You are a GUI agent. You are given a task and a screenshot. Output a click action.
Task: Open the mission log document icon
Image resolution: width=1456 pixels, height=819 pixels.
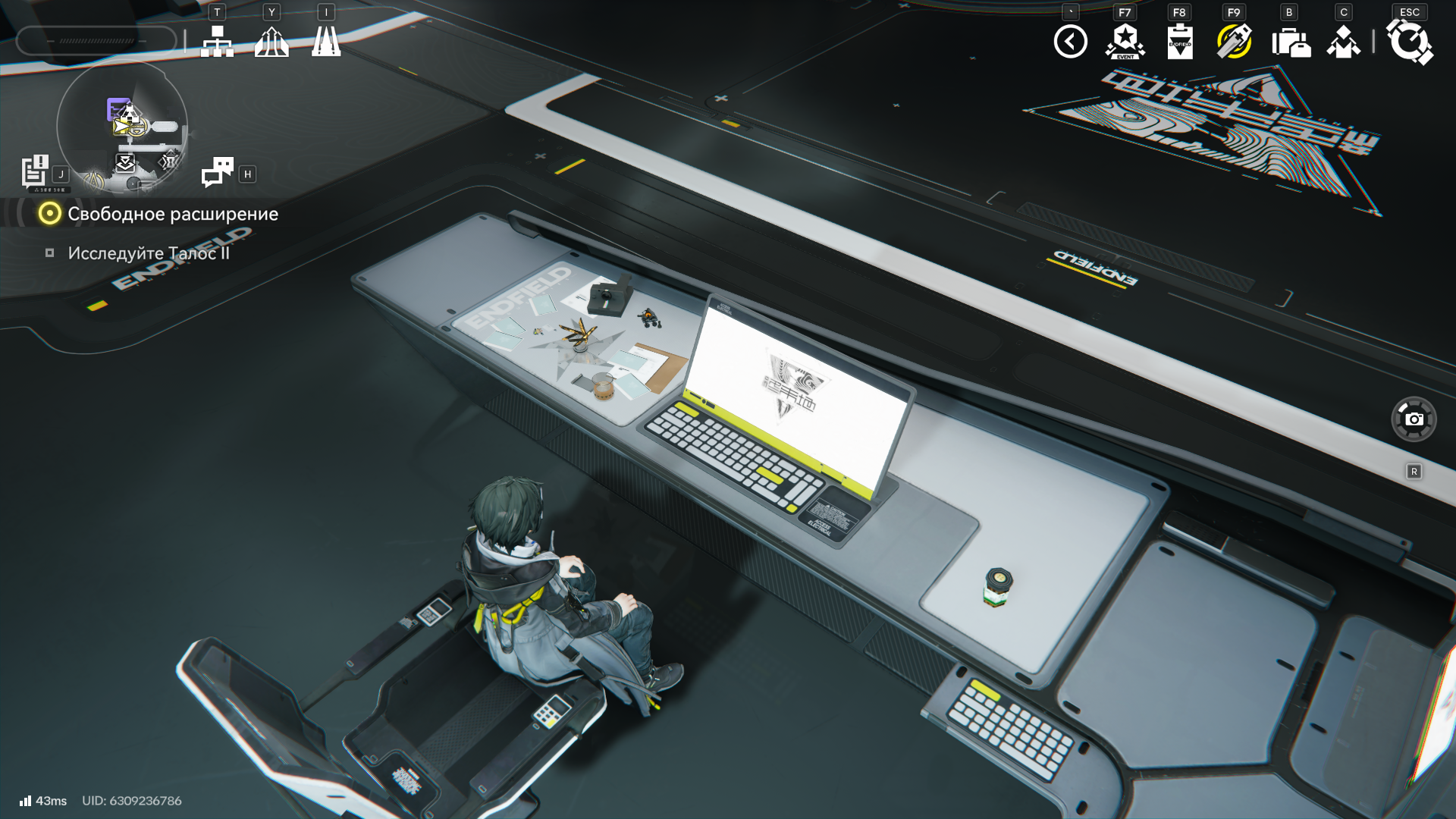coord(34,171)
